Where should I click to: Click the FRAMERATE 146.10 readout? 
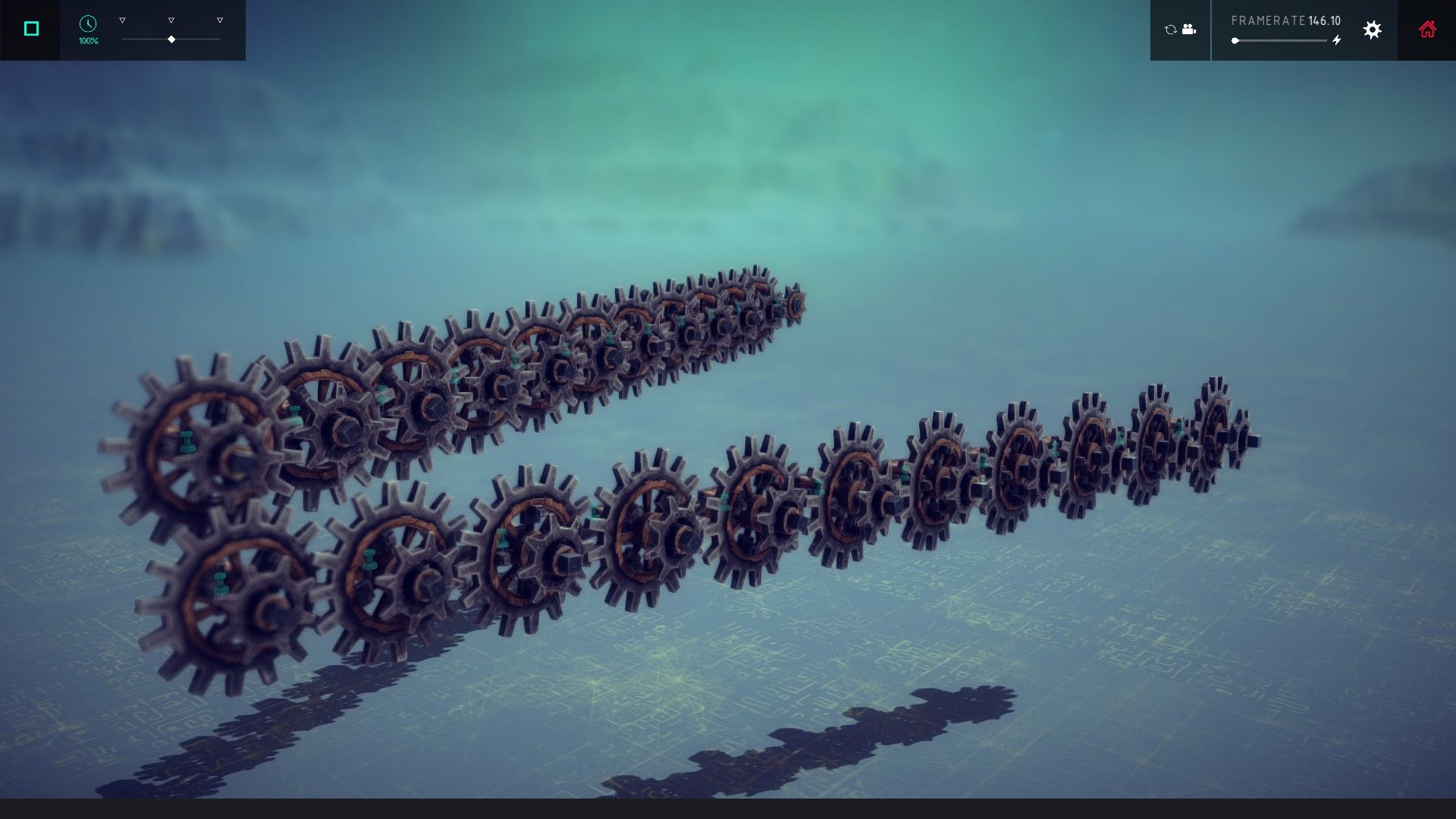pos(1286,20)
